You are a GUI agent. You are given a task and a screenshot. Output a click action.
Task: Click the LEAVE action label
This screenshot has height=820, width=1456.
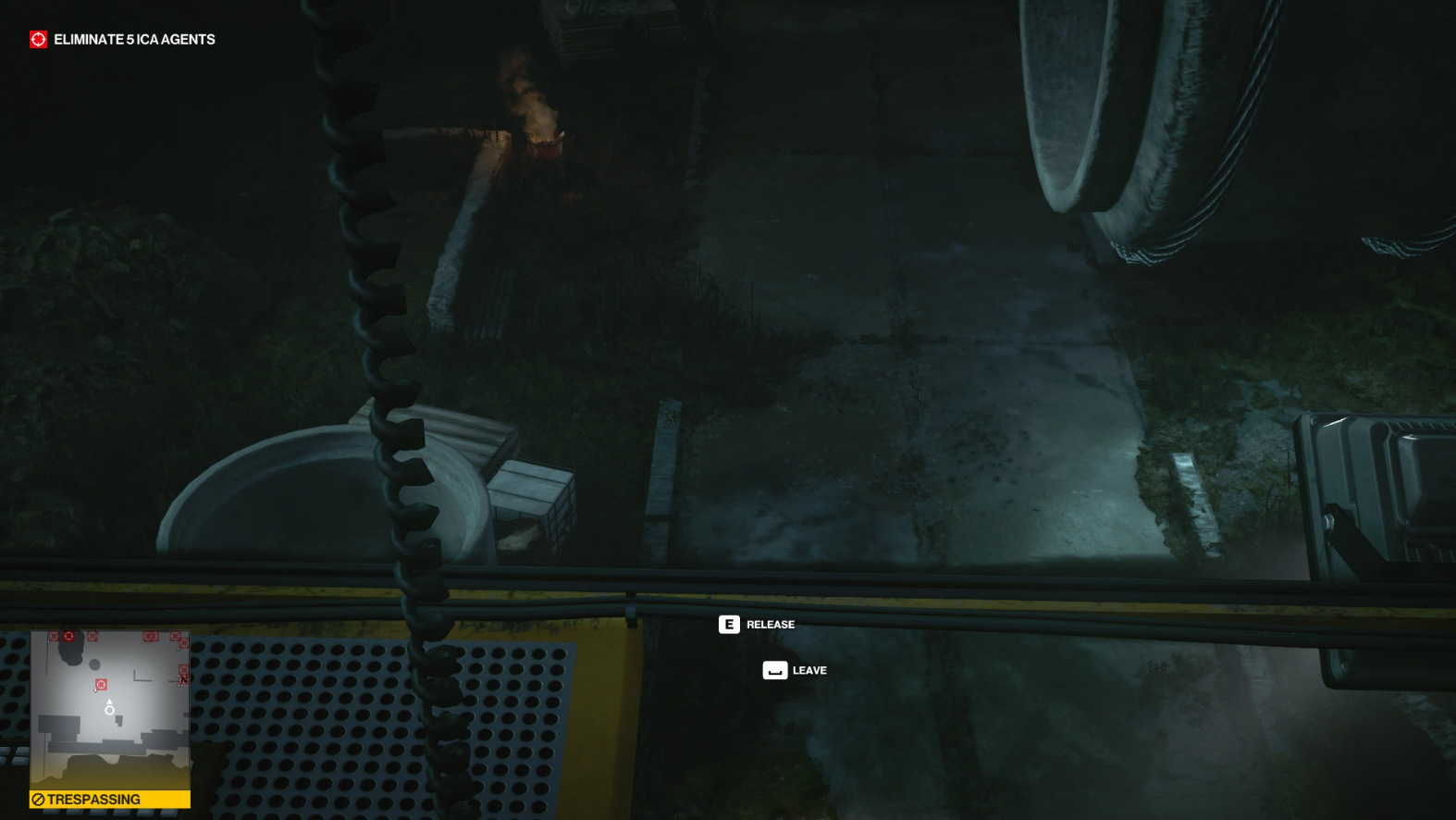coord(808,670)
